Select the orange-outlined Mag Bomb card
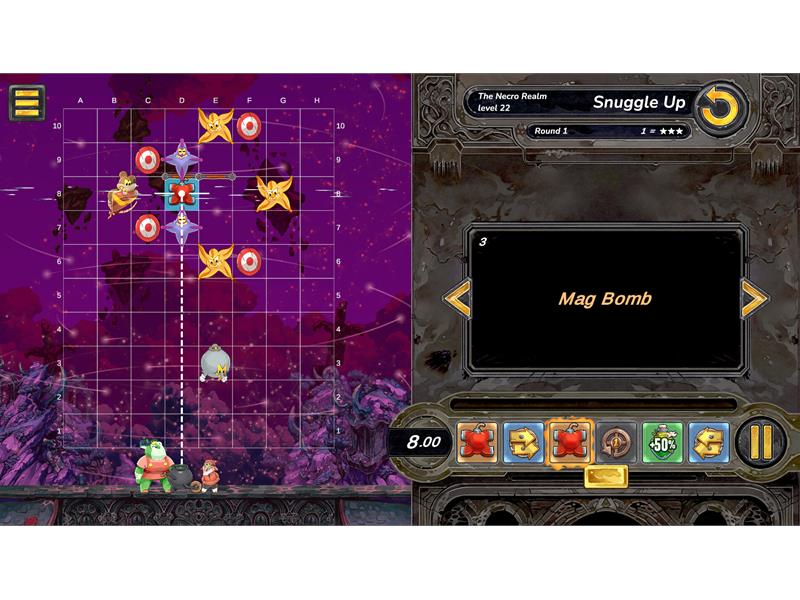Image resolution: width=800 pixels, height=600 pixels. pos(569,441)
